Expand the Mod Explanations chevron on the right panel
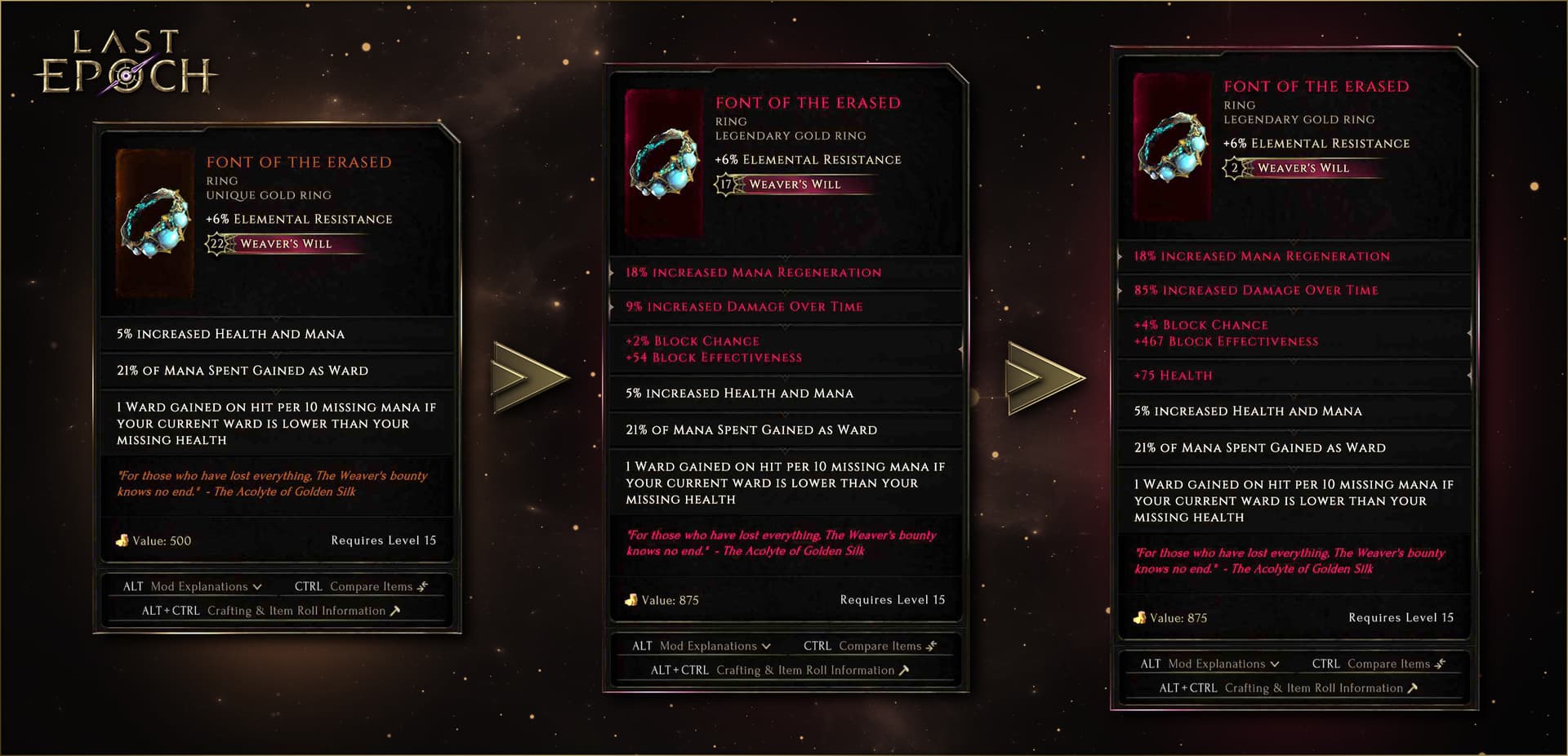 pos(1276,663)
